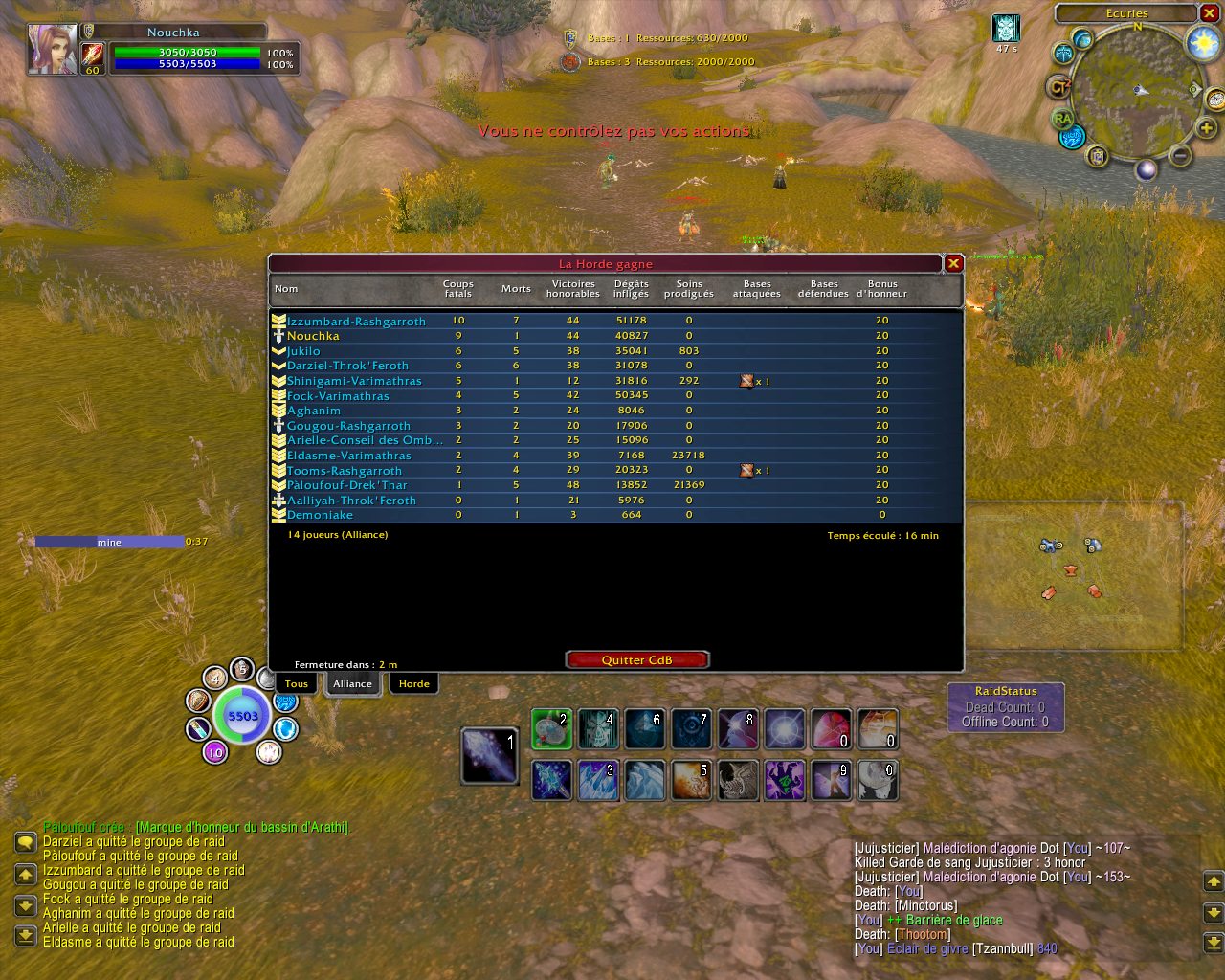The width and height of the screenshot is (1225, 980).
Task: Select Pàloufouf-Drek'Thar in the player list
Action: [x=346, y=485]
